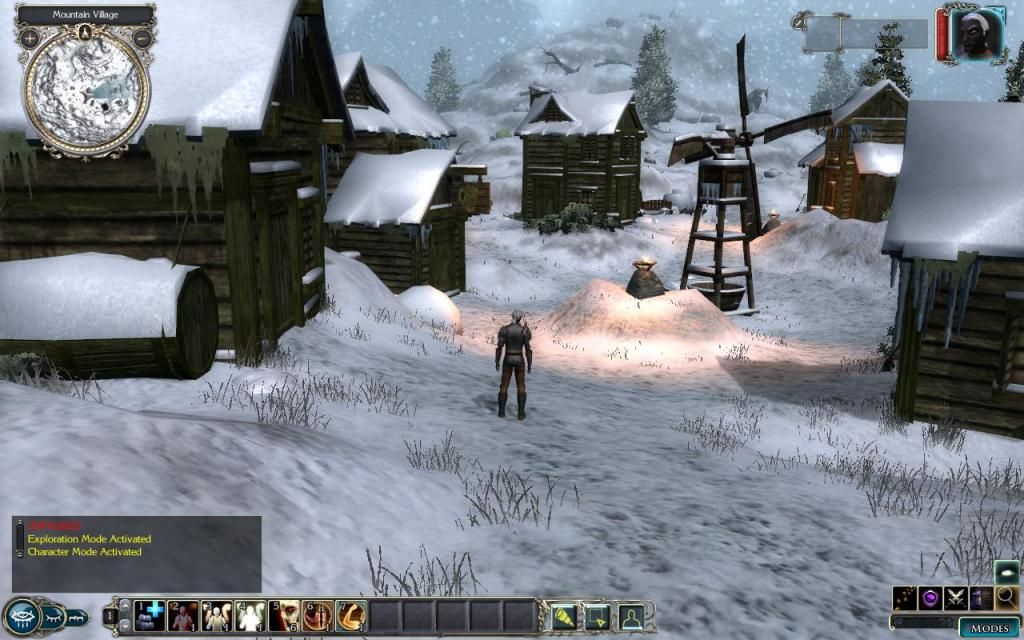Zoom out the minimap with the minus button

[143, 39]
